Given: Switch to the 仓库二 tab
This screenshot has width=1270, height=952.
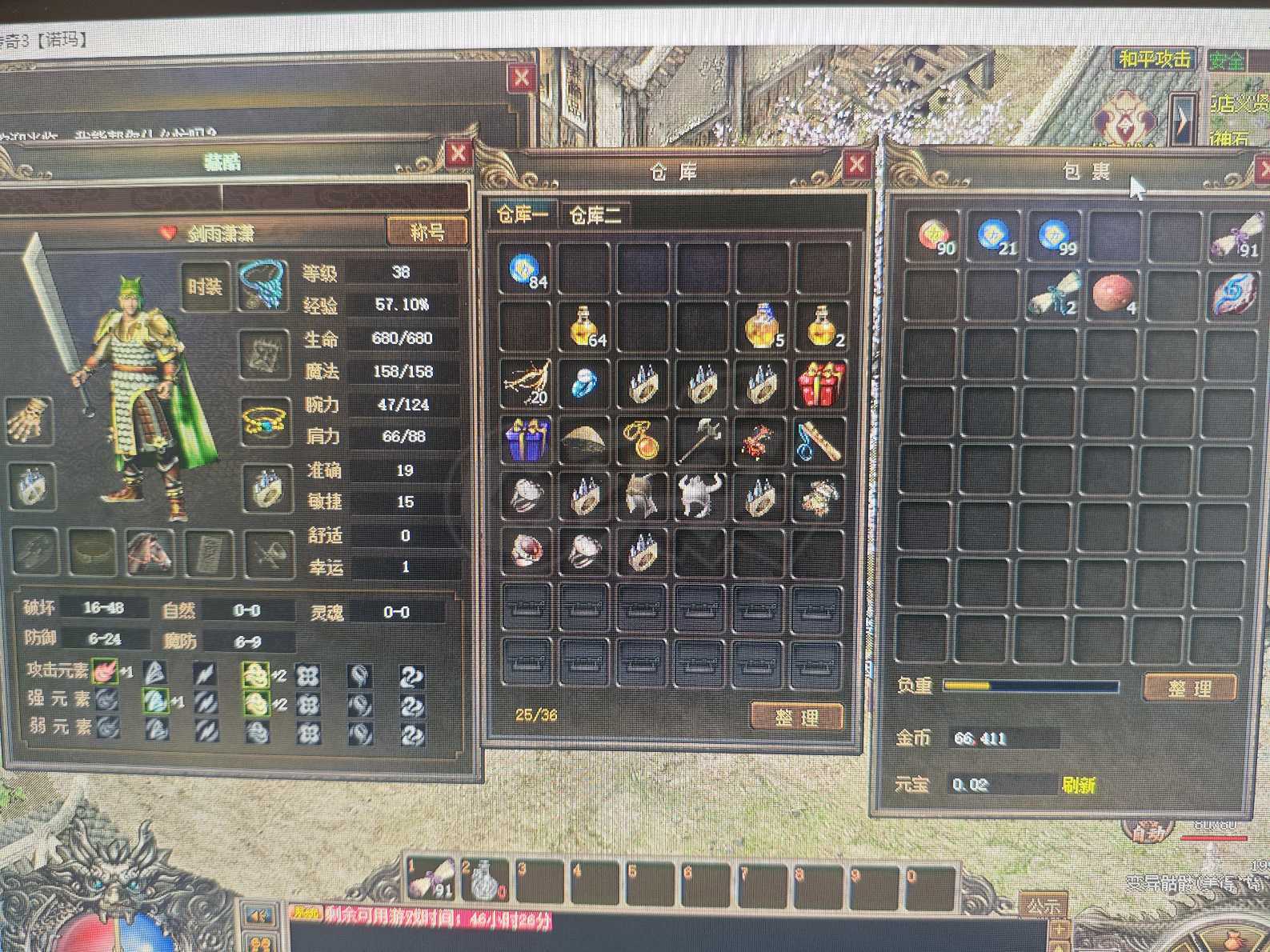Looking at the screenshot, I should pyautogui.click(x=594, y=214).
